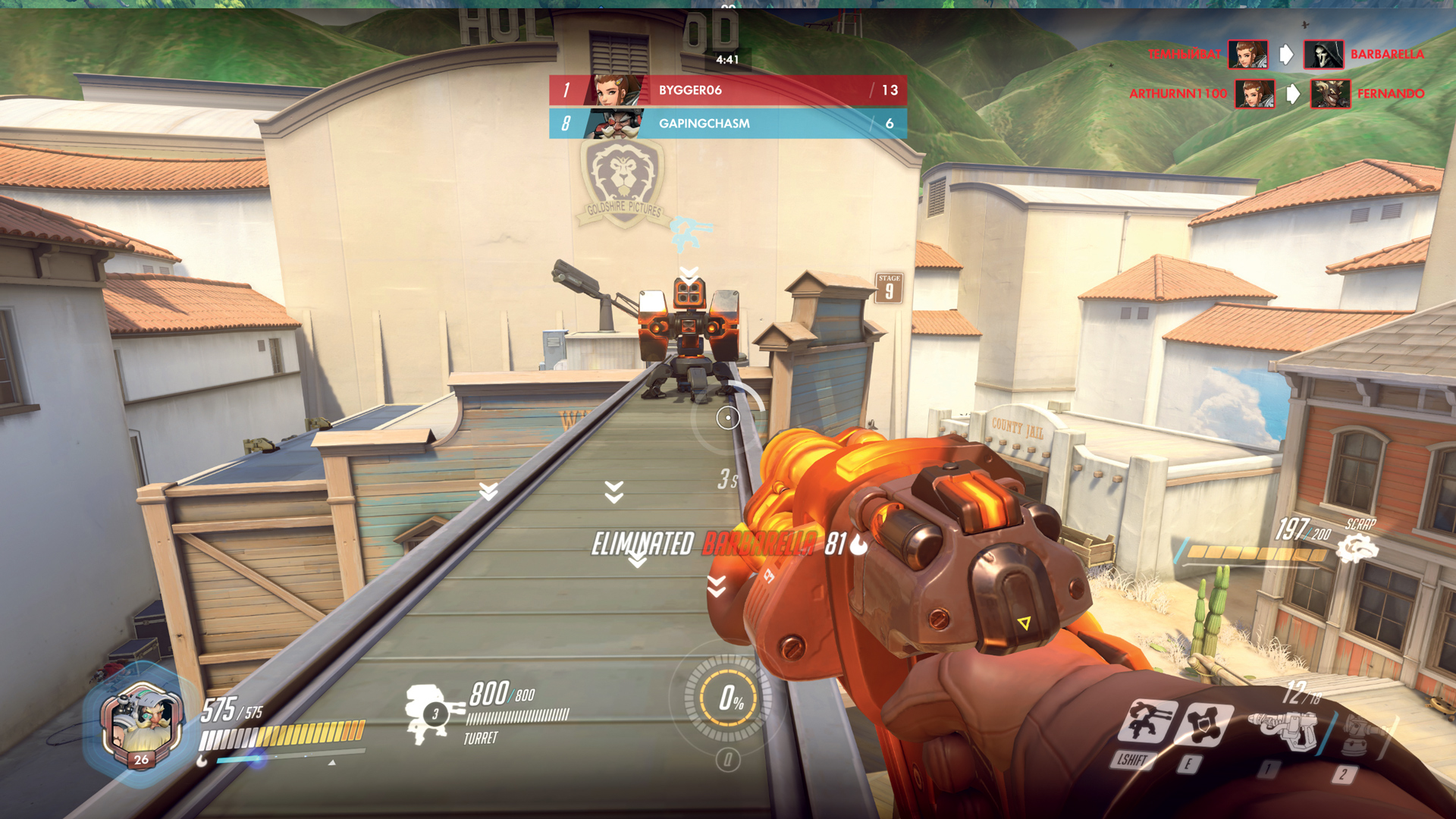Activate the Overload ability icon

pyautogui.click(x=1204, y=723)
